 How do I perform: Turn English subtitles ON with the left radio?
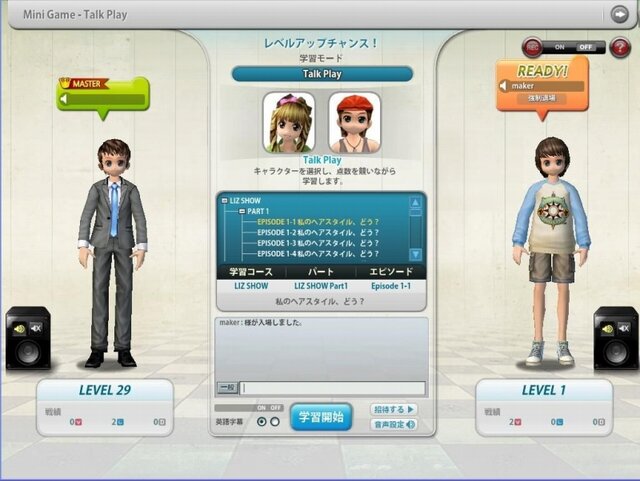click(x=262, y=422)
